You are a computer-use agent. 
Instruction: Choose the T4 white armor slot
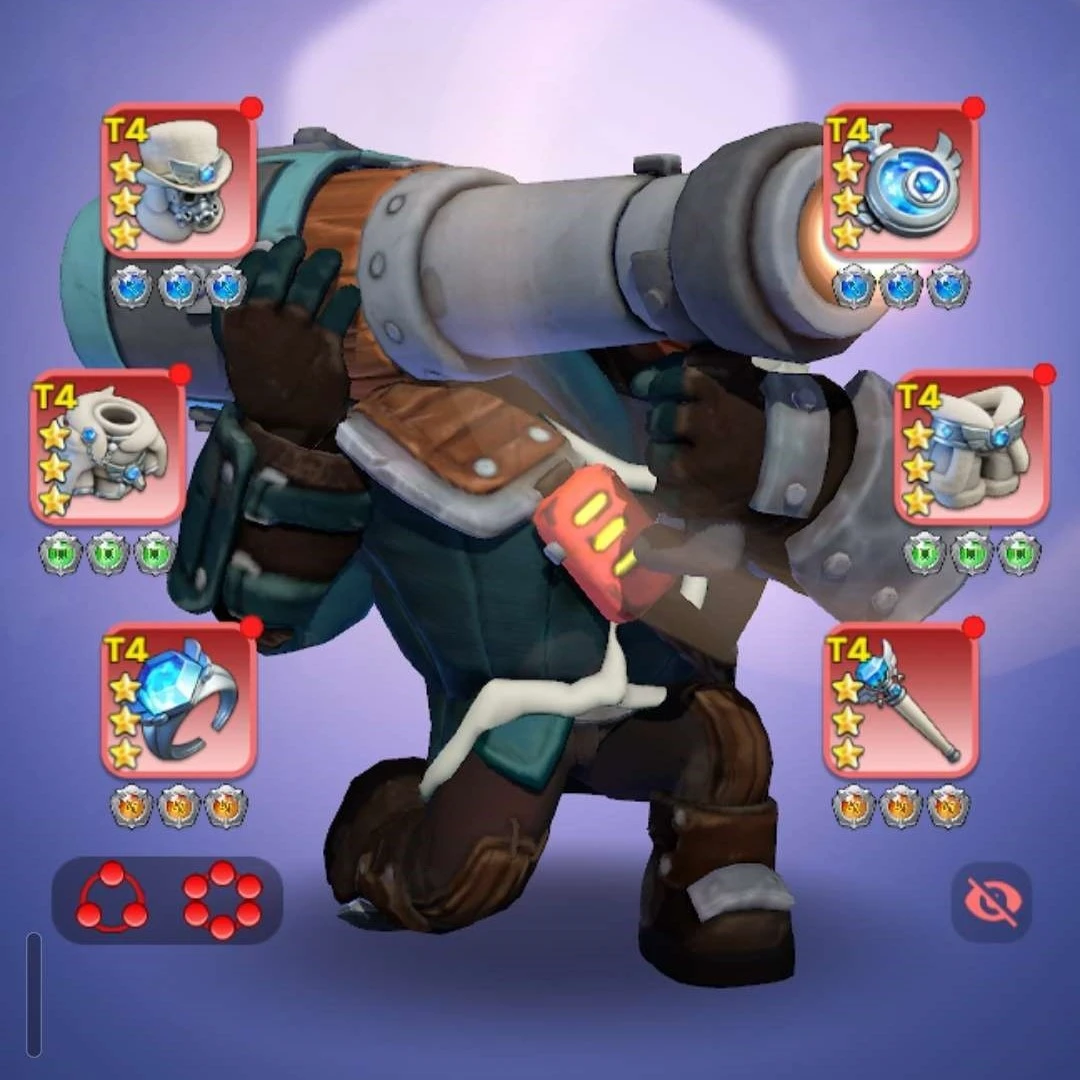108,447
